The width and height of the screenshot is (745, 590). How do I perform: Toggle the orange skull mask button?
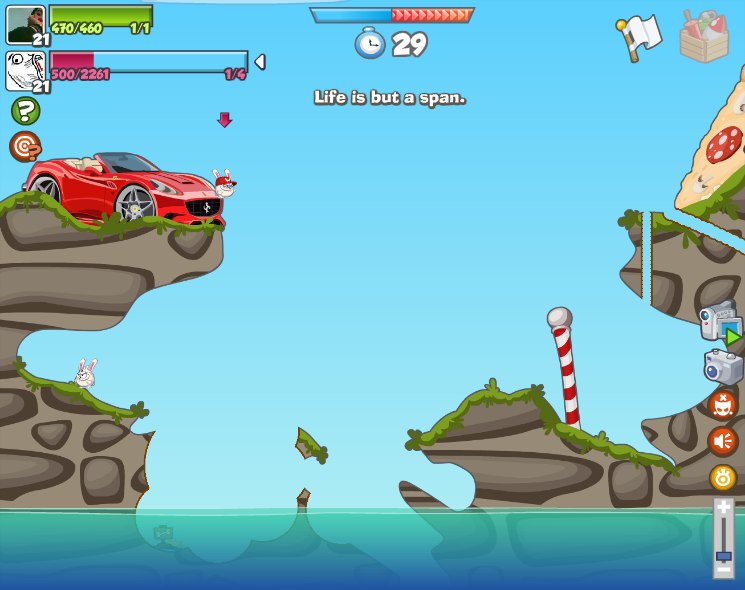tap(722, 405)
